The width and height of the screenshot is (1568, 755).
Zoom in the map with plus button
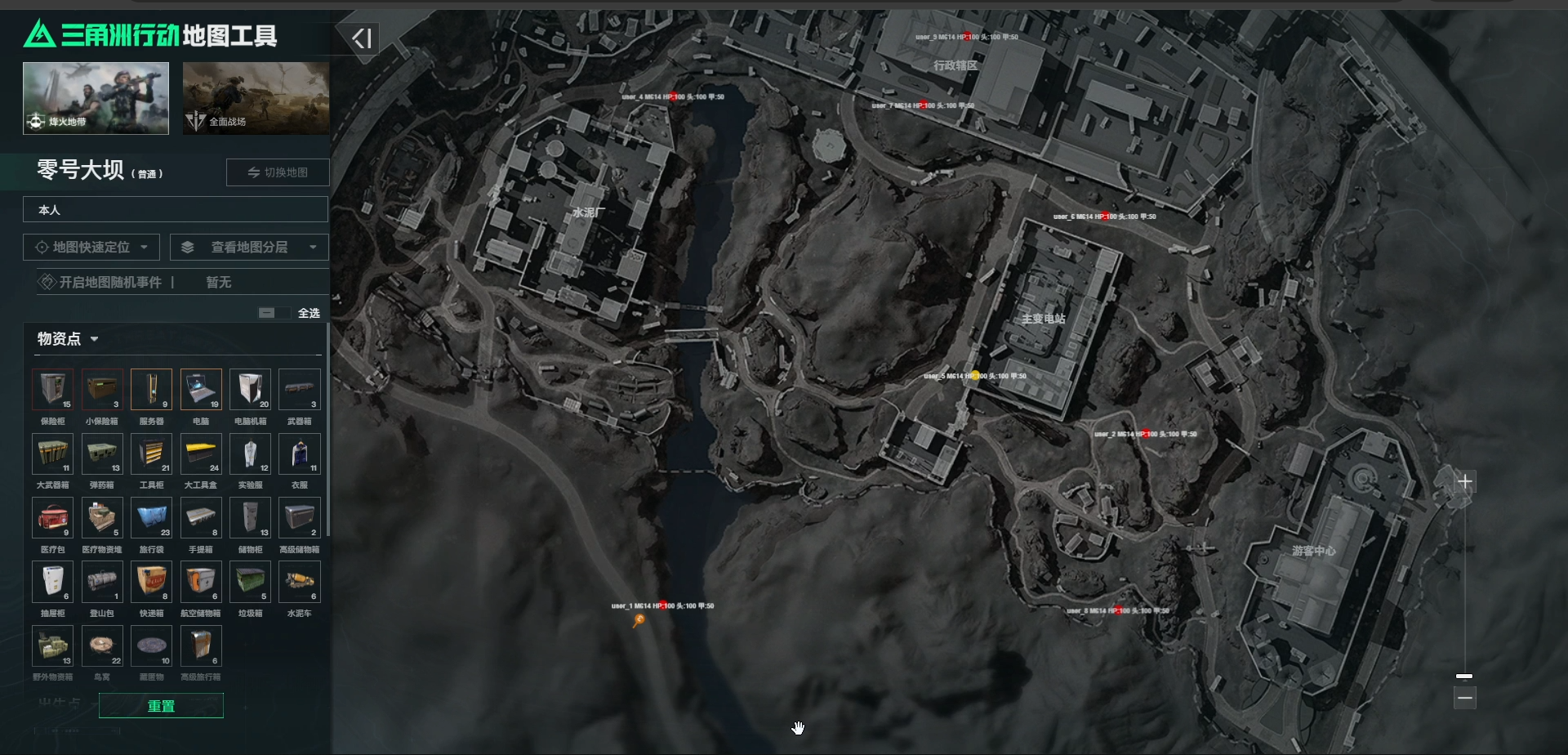[x=1465, y=481]
